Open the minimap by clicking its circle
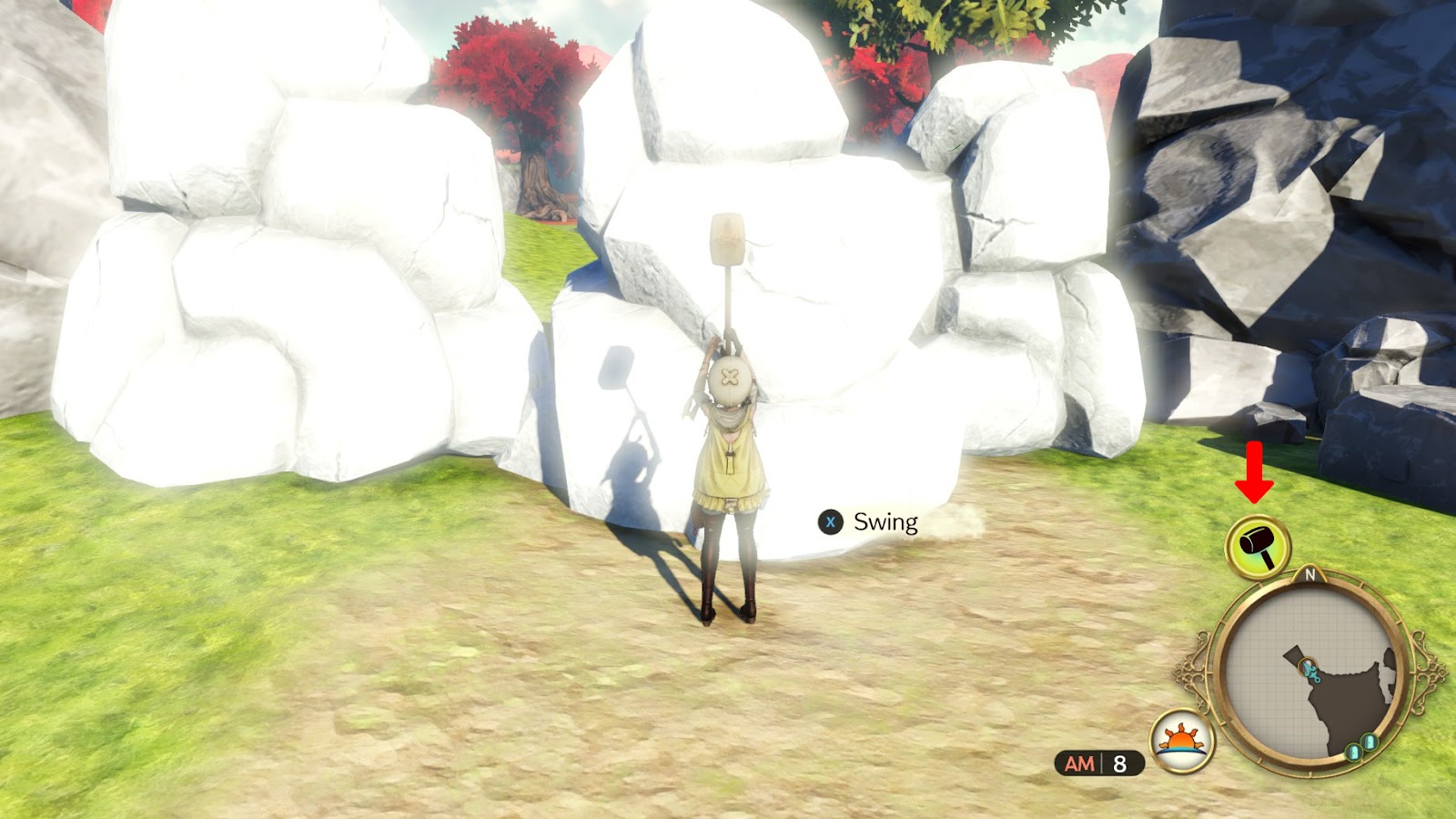1456x819 pixels. click(x=1313, y=673)
